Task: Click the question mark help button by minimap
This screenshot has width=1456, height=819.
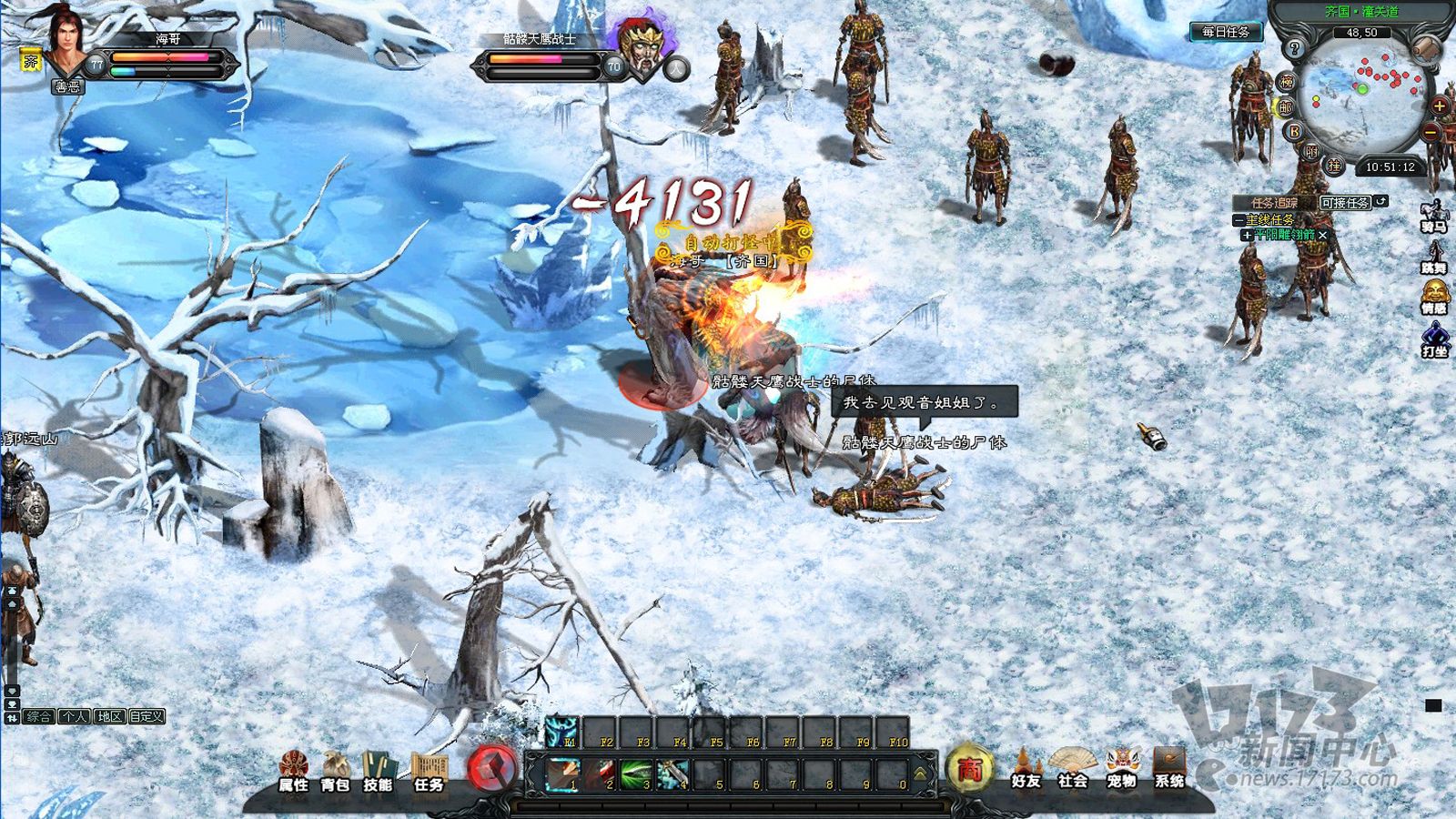Action: pos(1294,49)
